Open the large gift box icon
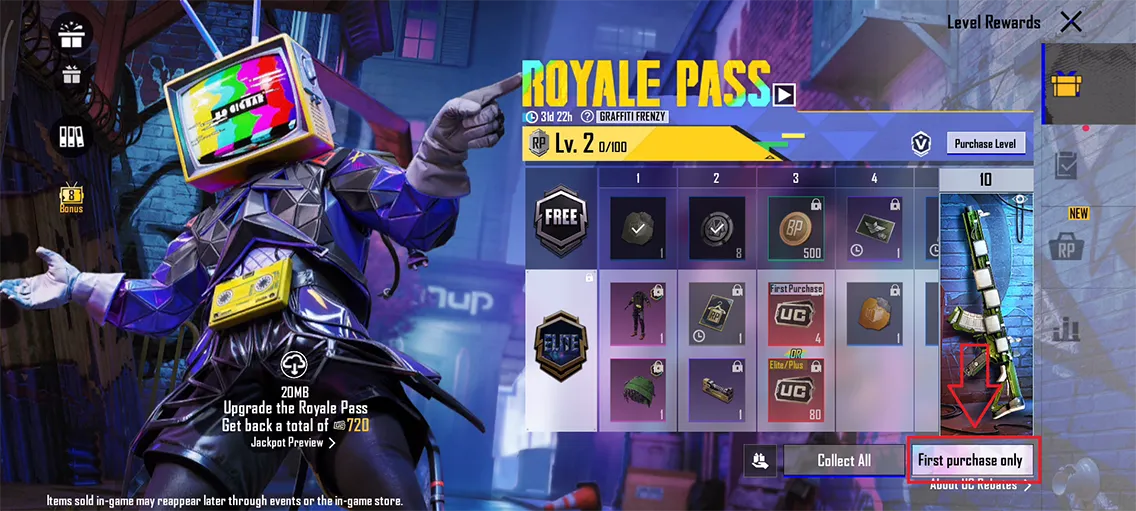 pyautogui.click(x=73, y=34)
